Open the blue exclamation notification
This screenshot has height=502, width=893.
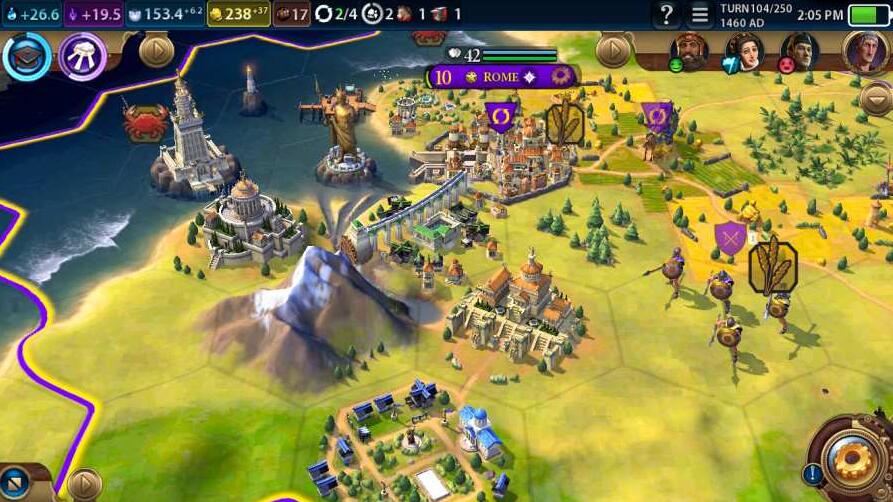tap(812, 474)
